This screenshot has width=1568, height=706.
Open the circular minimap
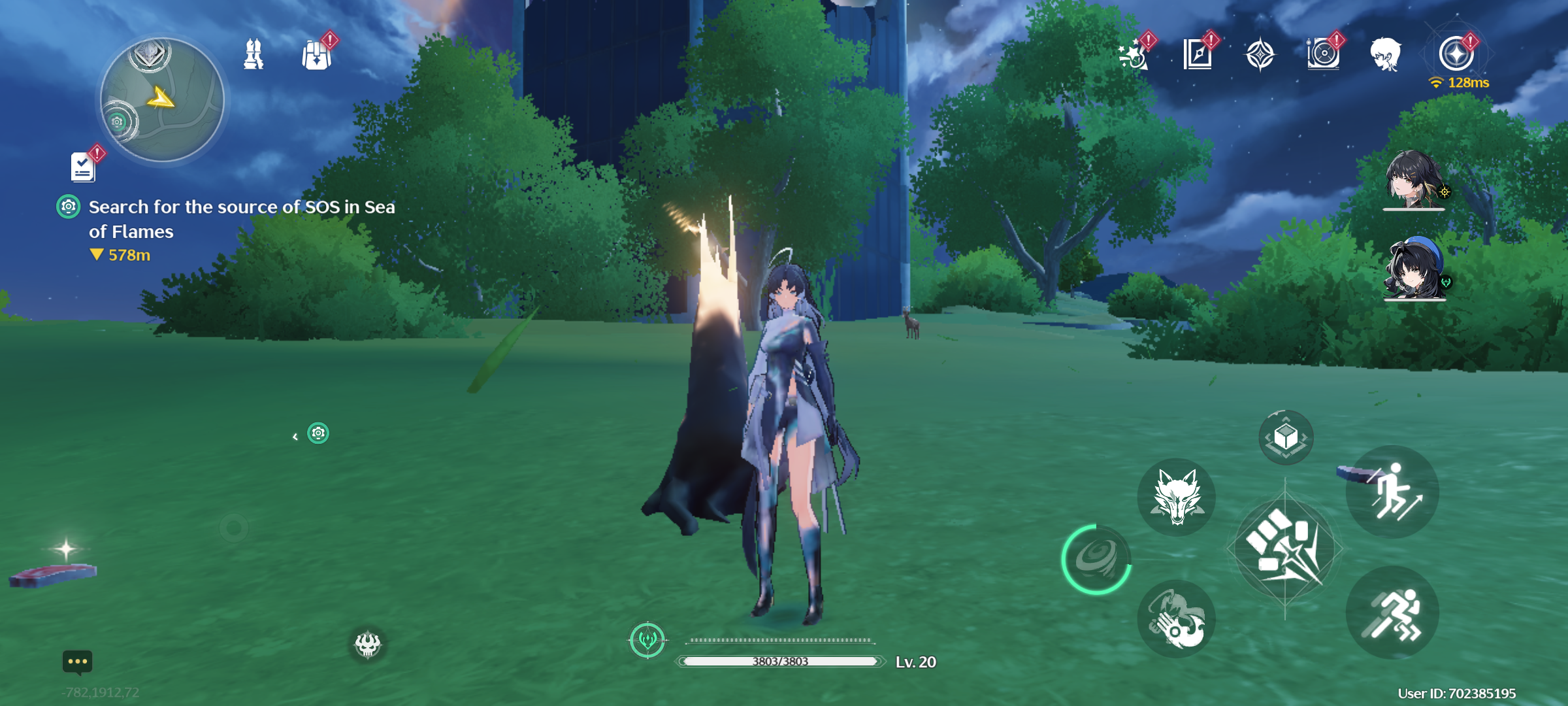162,100
